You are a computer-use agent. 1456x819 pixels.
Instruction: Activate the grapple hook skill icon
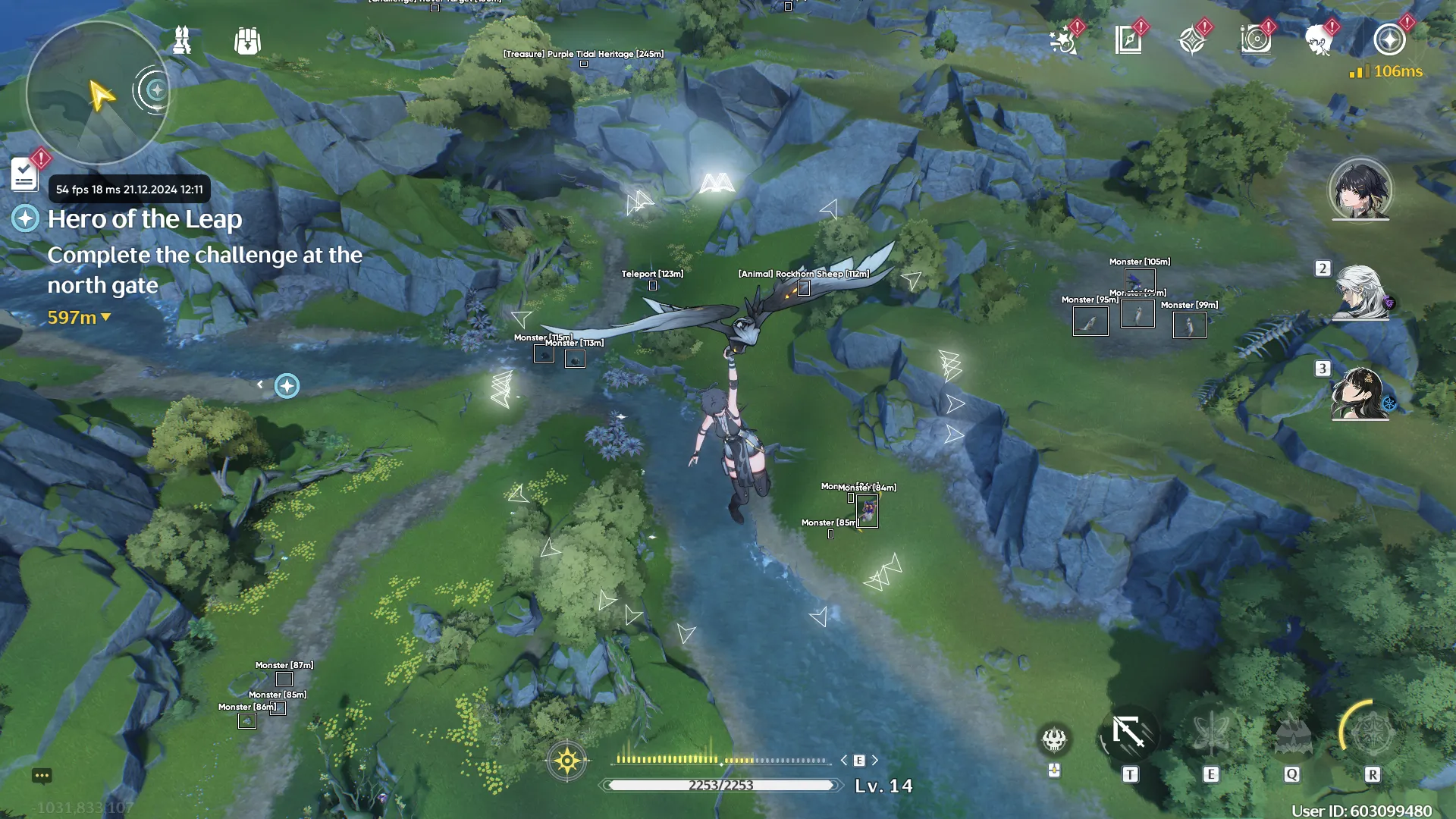[x=1129, y=734]
